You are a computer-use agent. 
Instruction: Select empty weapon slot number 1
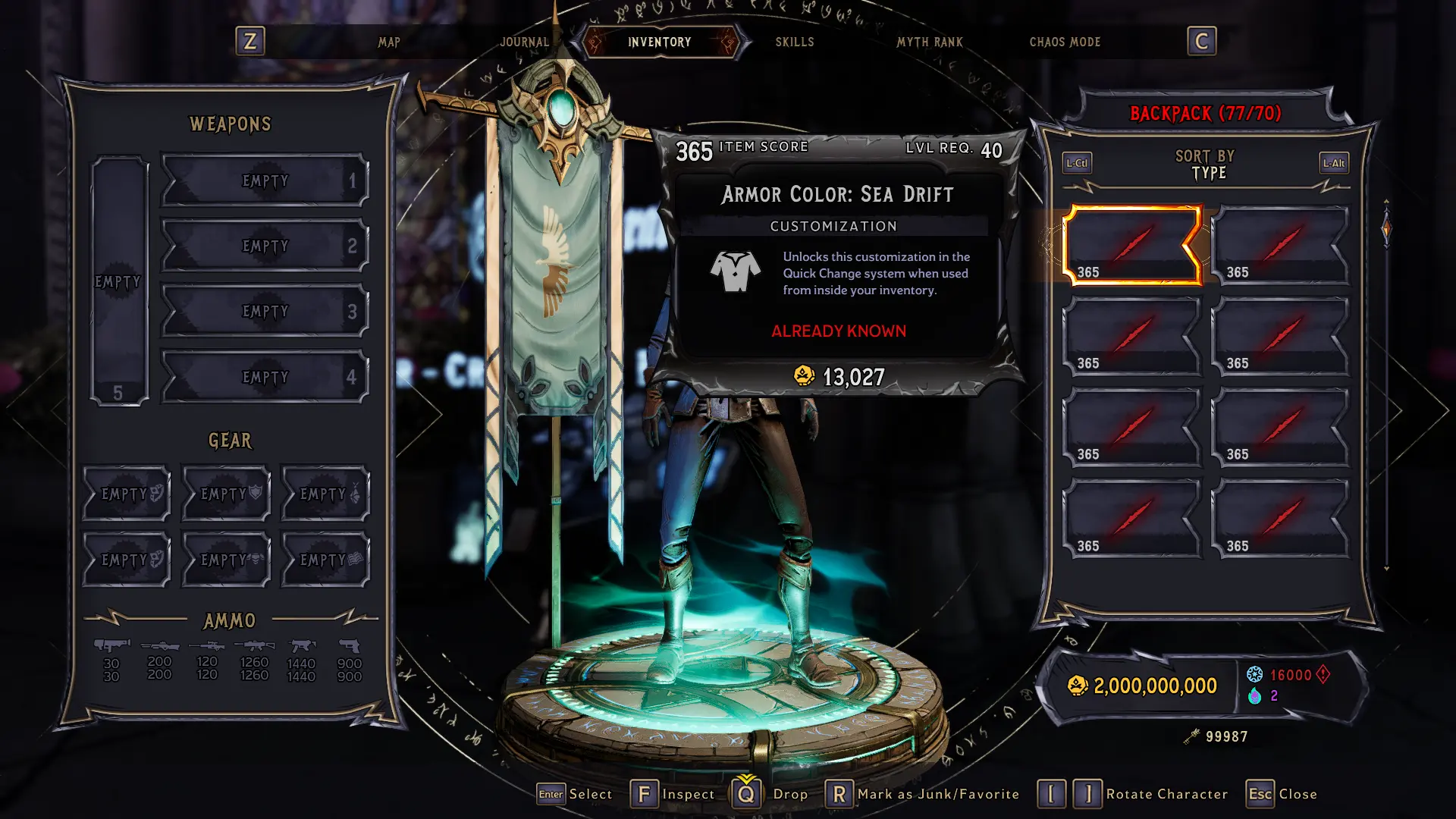pyautogui.click(x=265, y=180)
